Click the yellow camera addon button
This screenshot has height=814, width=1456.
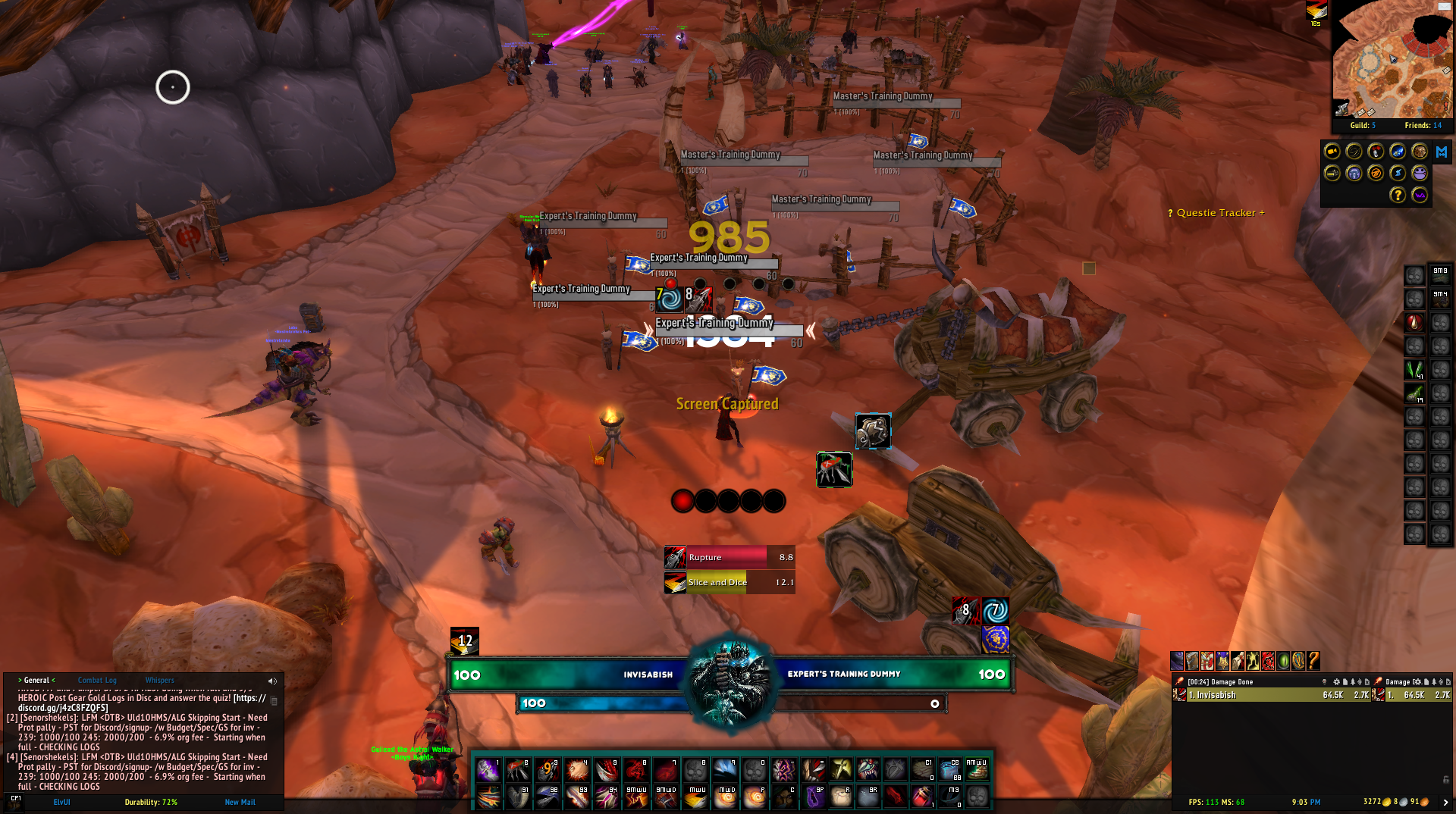point(1332,152)
